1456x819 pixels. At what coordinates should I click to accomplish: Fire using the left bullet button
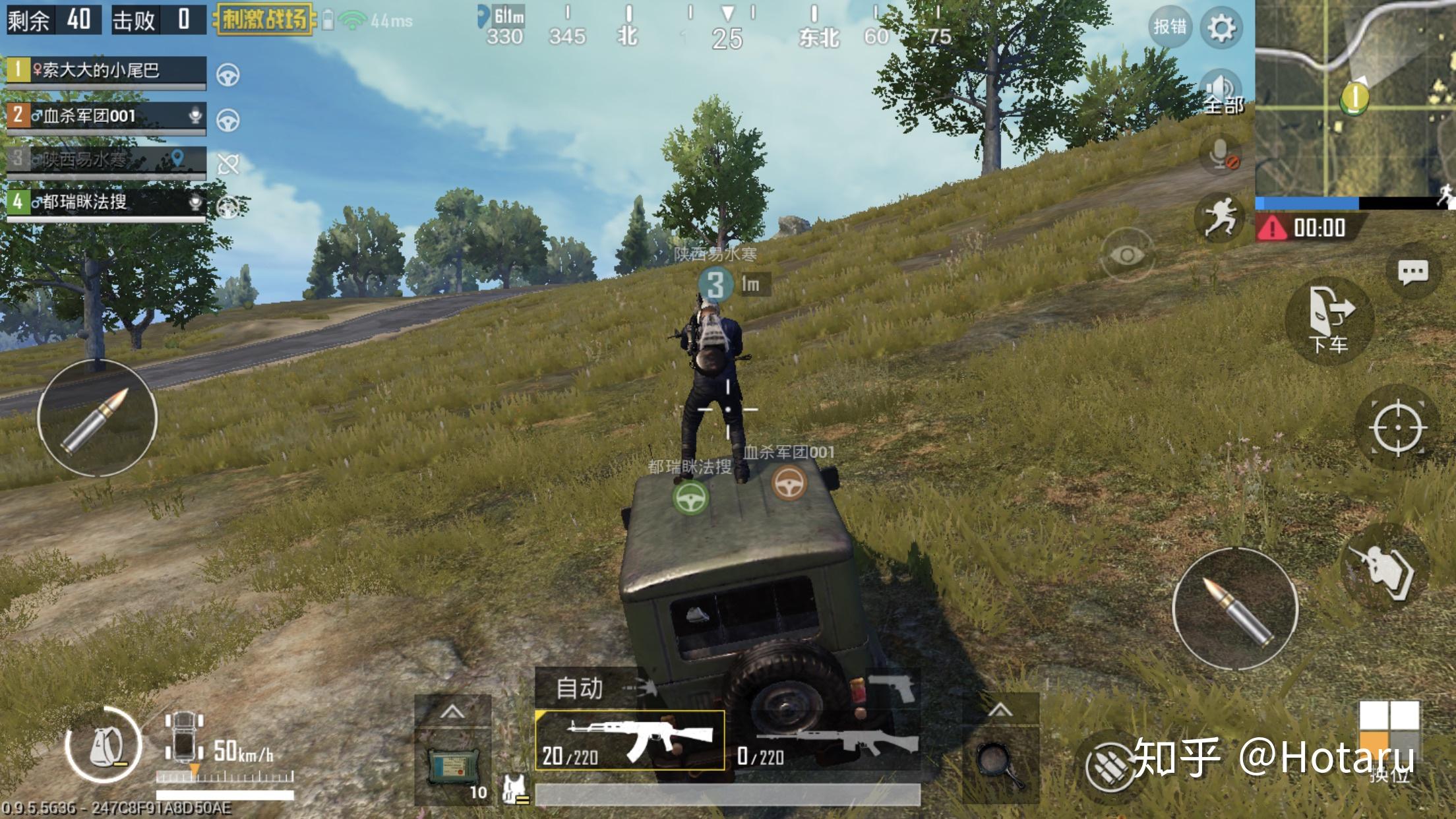[x=97, y=418]
